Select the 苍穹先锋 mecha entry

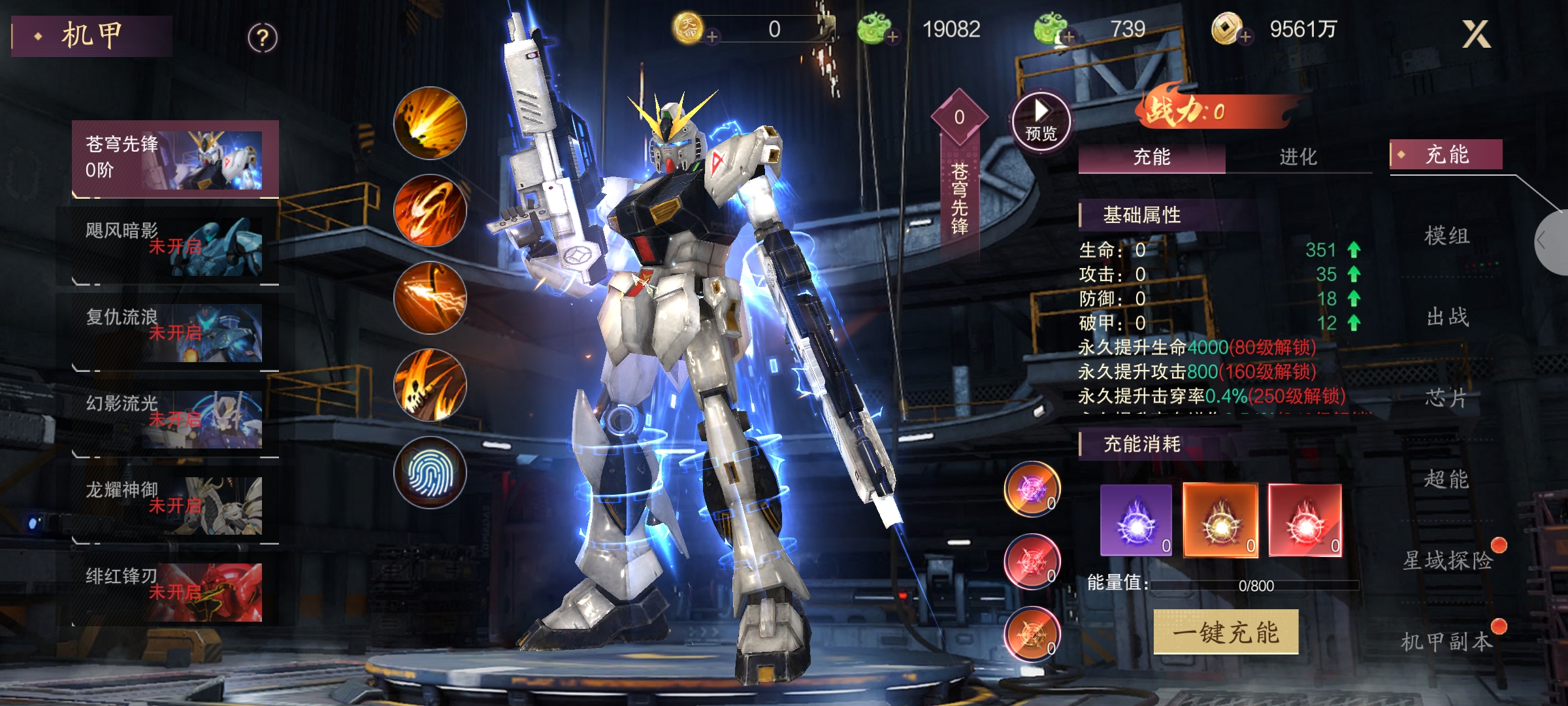pyautogui.click(x=175, y=159)
